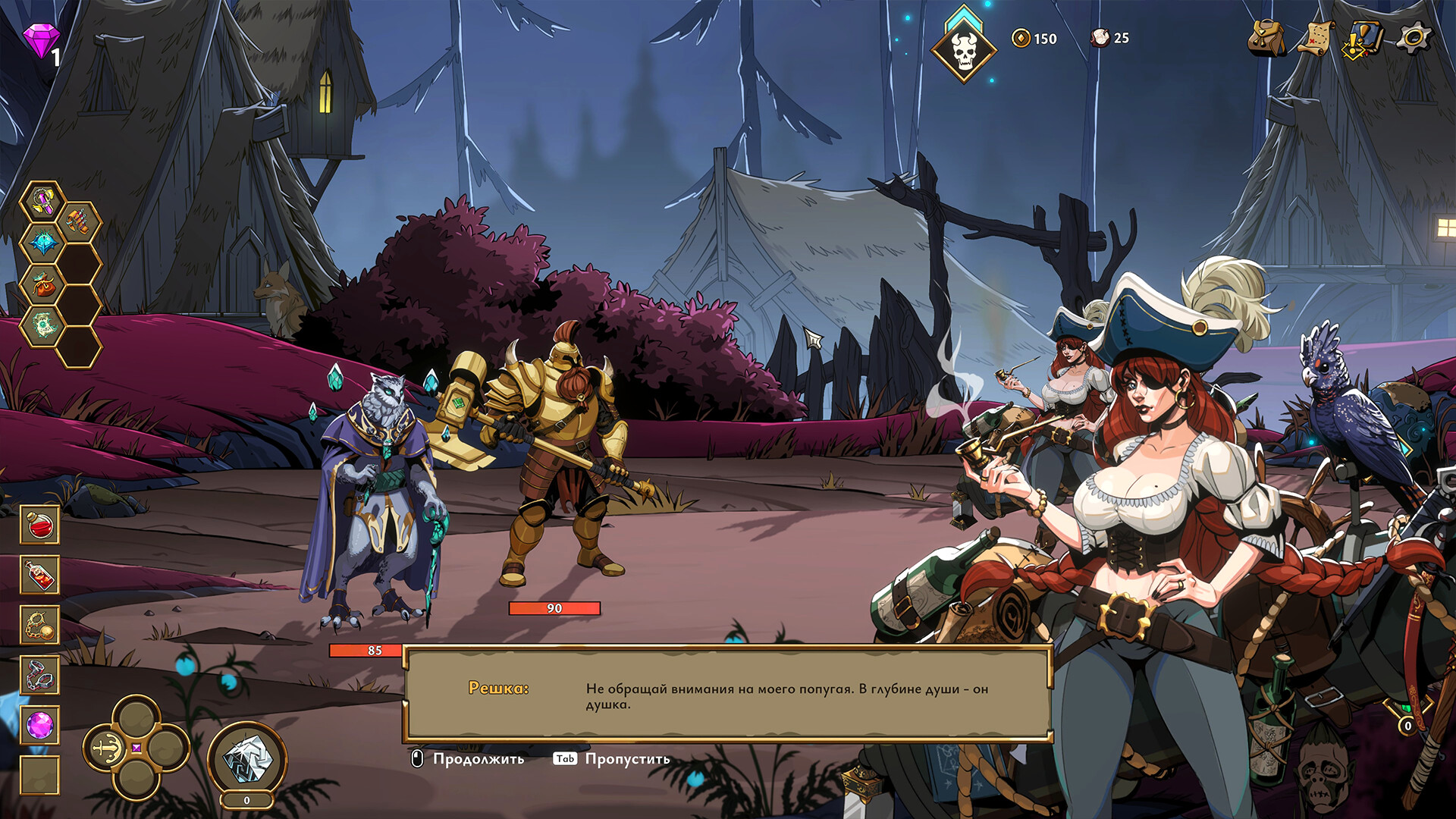Continue the dialogue with Продолжить
The width and height of the screenshot is (1456, 819).
click(469, 759)
